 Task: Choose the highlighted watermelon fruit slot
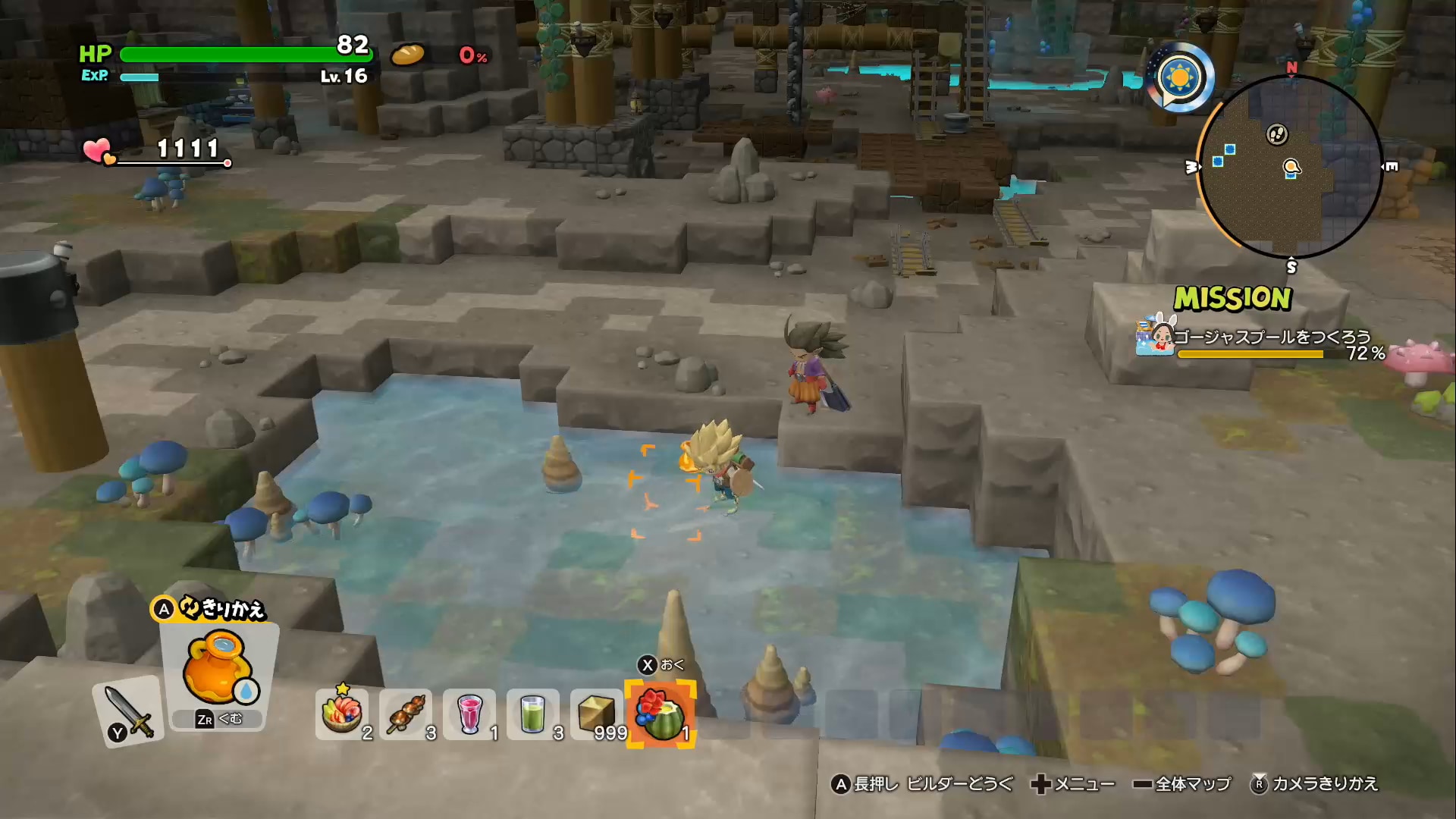pyautogui.click(x=661, y=714)
